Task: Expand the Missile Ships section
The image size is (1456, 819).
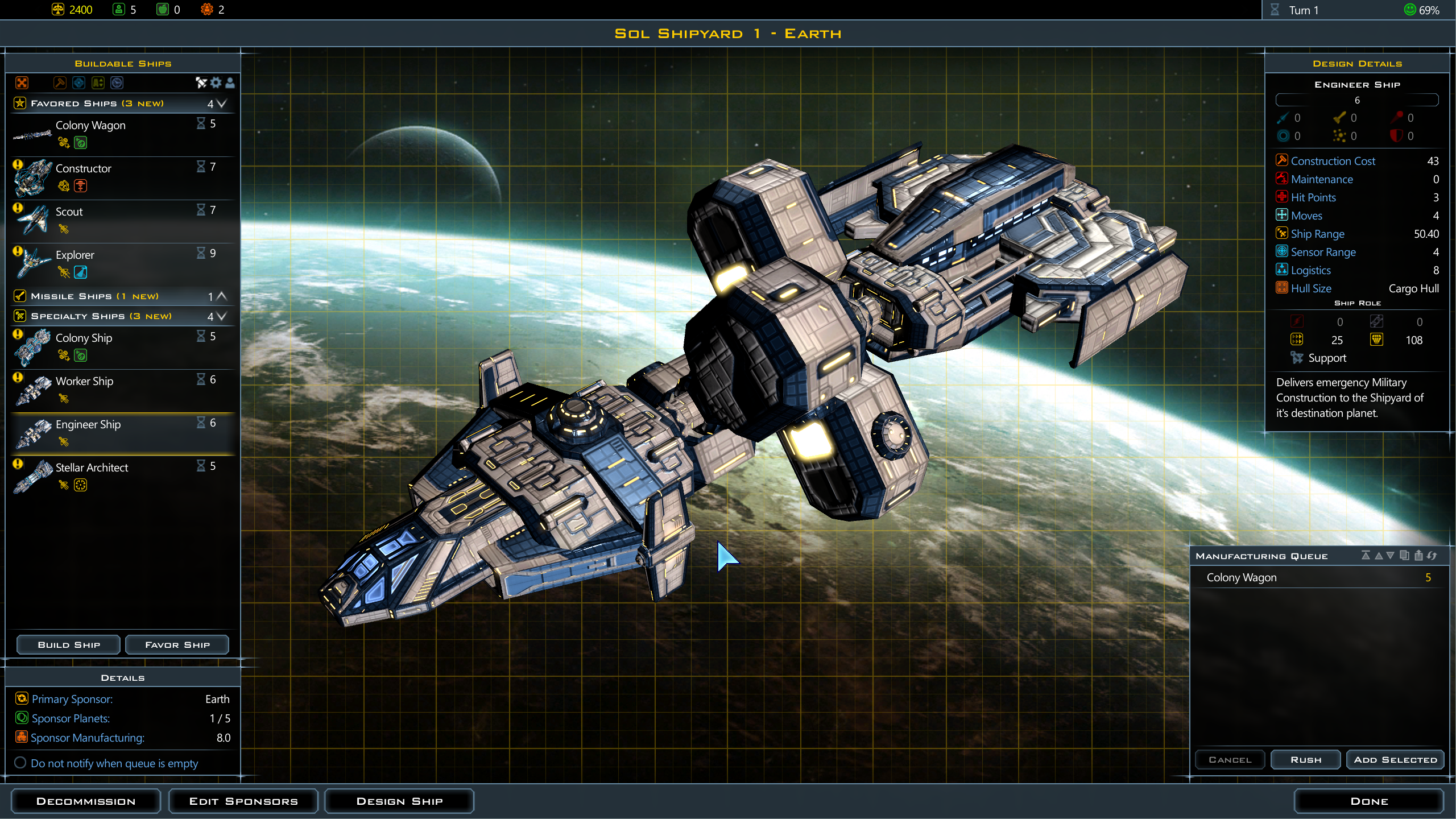Action: tap(222, 296)
